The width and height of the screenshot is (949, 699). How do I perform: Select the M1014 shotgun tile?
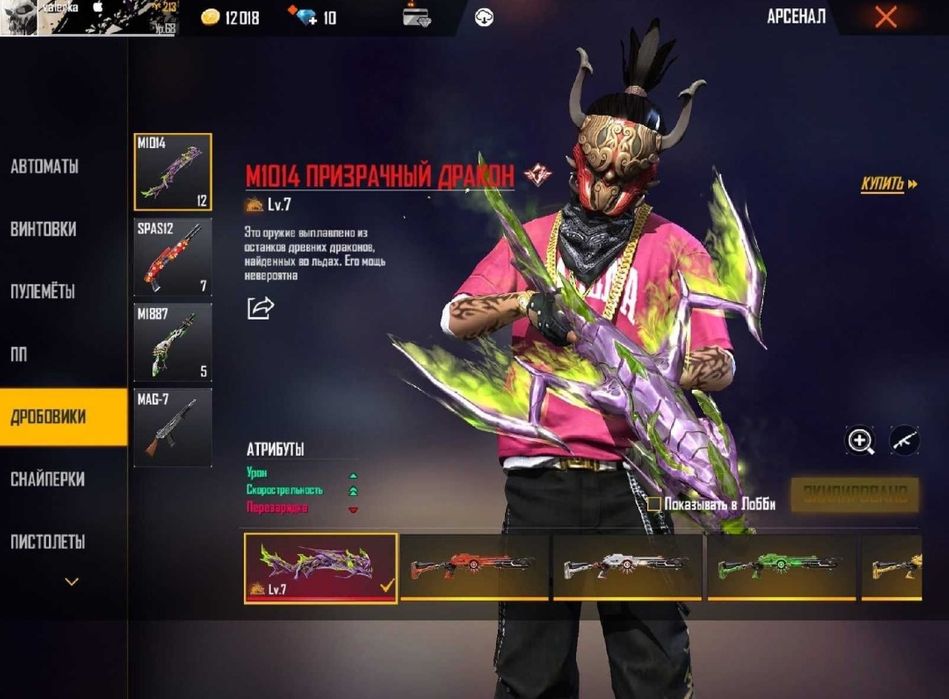click(x=172, y=173)
